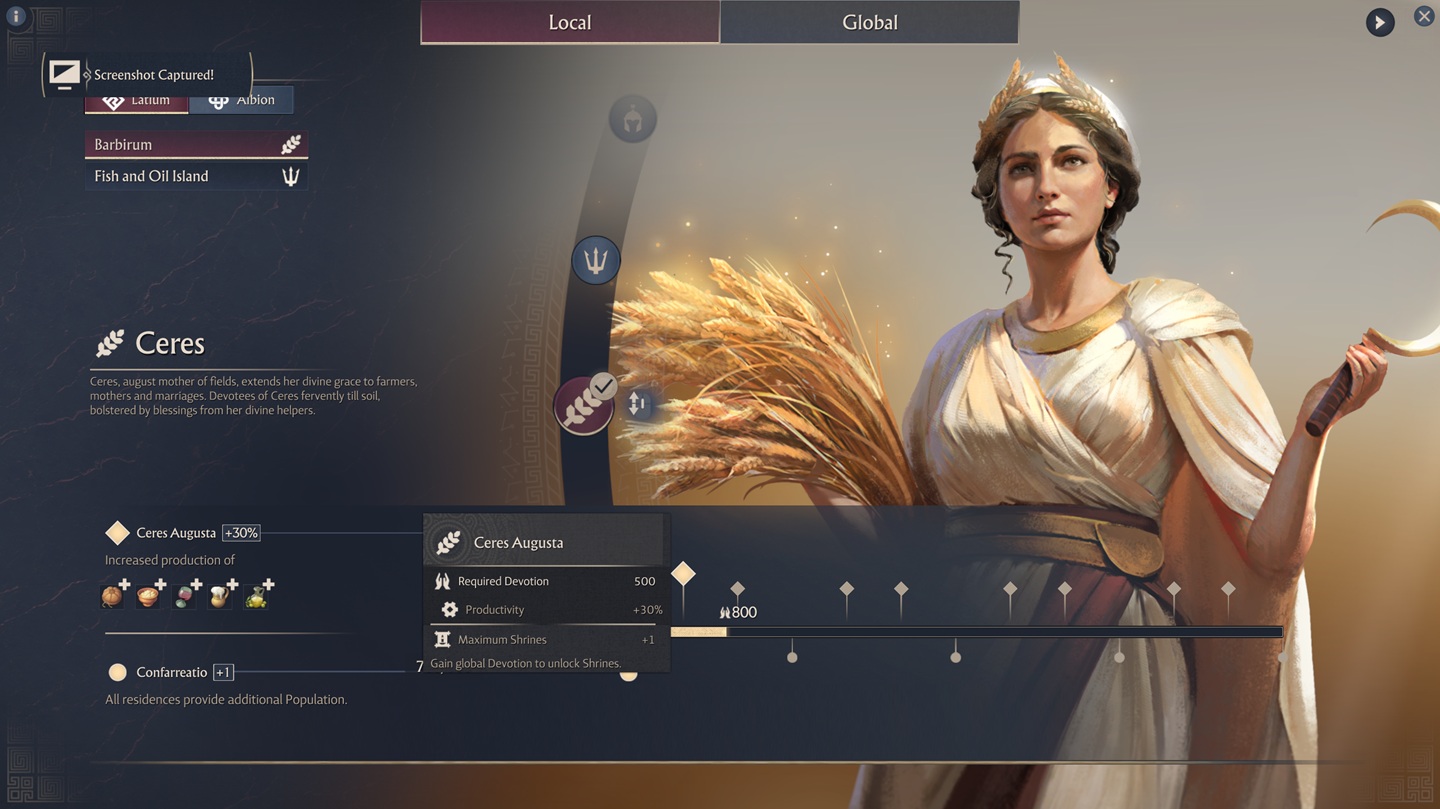This screenshot has width=1440, height=809.
Task: Select the Neptune trident deity icon
Action: [x=596, y=261]
